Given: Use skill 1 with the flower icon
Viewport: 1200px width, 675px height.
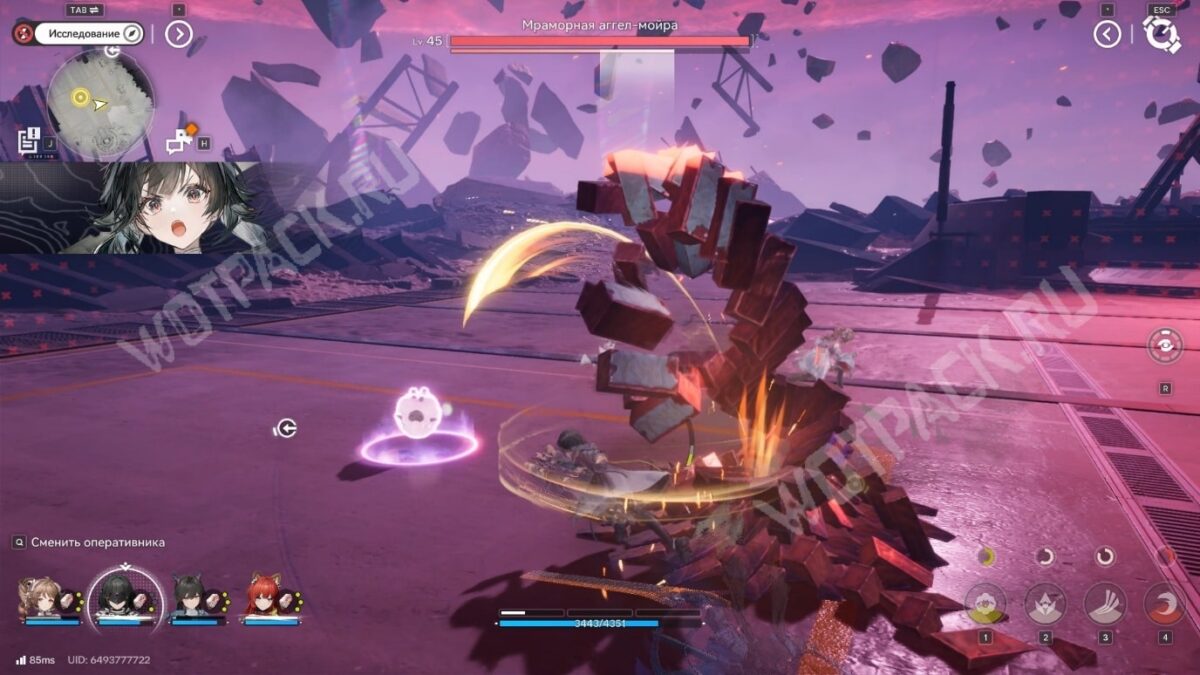Looking at the screenshot, I should (985, 603).
